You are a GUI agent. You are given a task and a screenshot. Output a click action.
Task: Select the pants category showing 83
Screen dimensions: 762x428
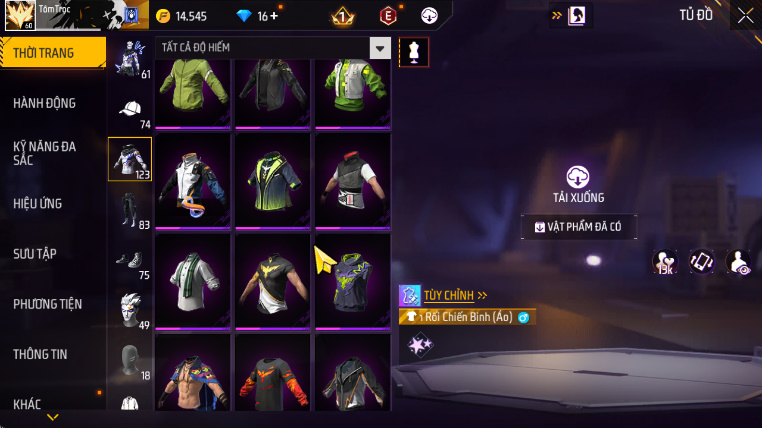click(130, 209)
